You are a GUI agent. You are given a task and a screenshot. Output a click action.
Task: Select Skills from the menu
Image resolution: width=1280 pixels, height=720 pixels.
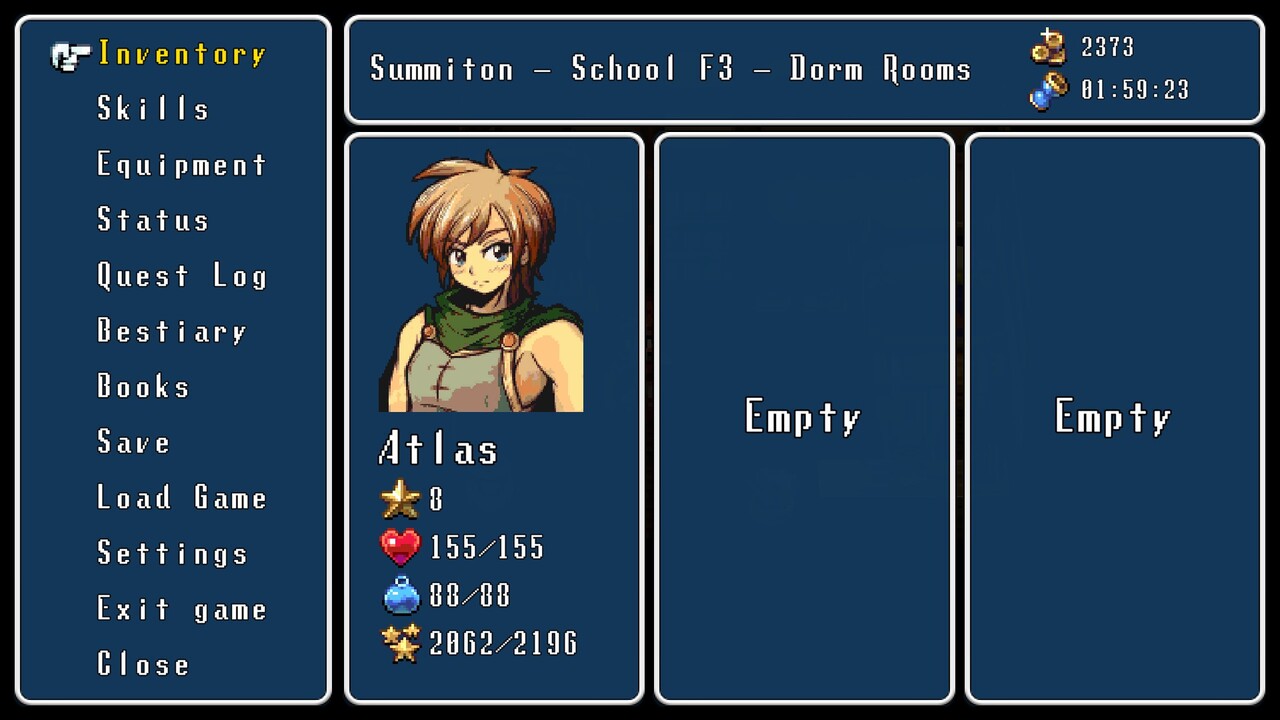pyautogui.click(x=153, y=109)
